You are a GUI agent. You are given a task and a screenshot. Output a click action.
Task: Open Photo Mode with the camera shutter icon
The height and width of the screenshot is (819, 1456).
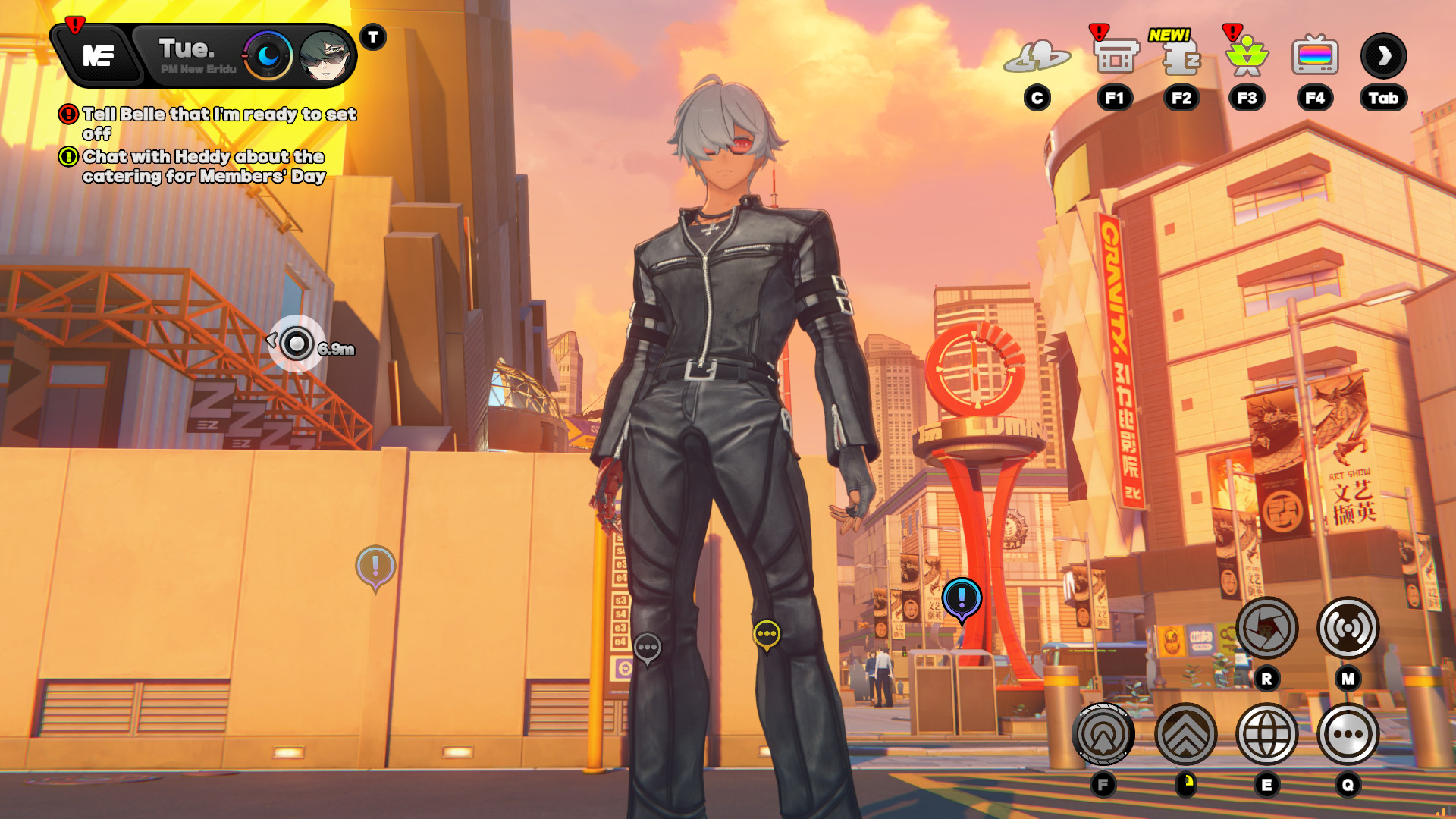(x=1267, y=626)
